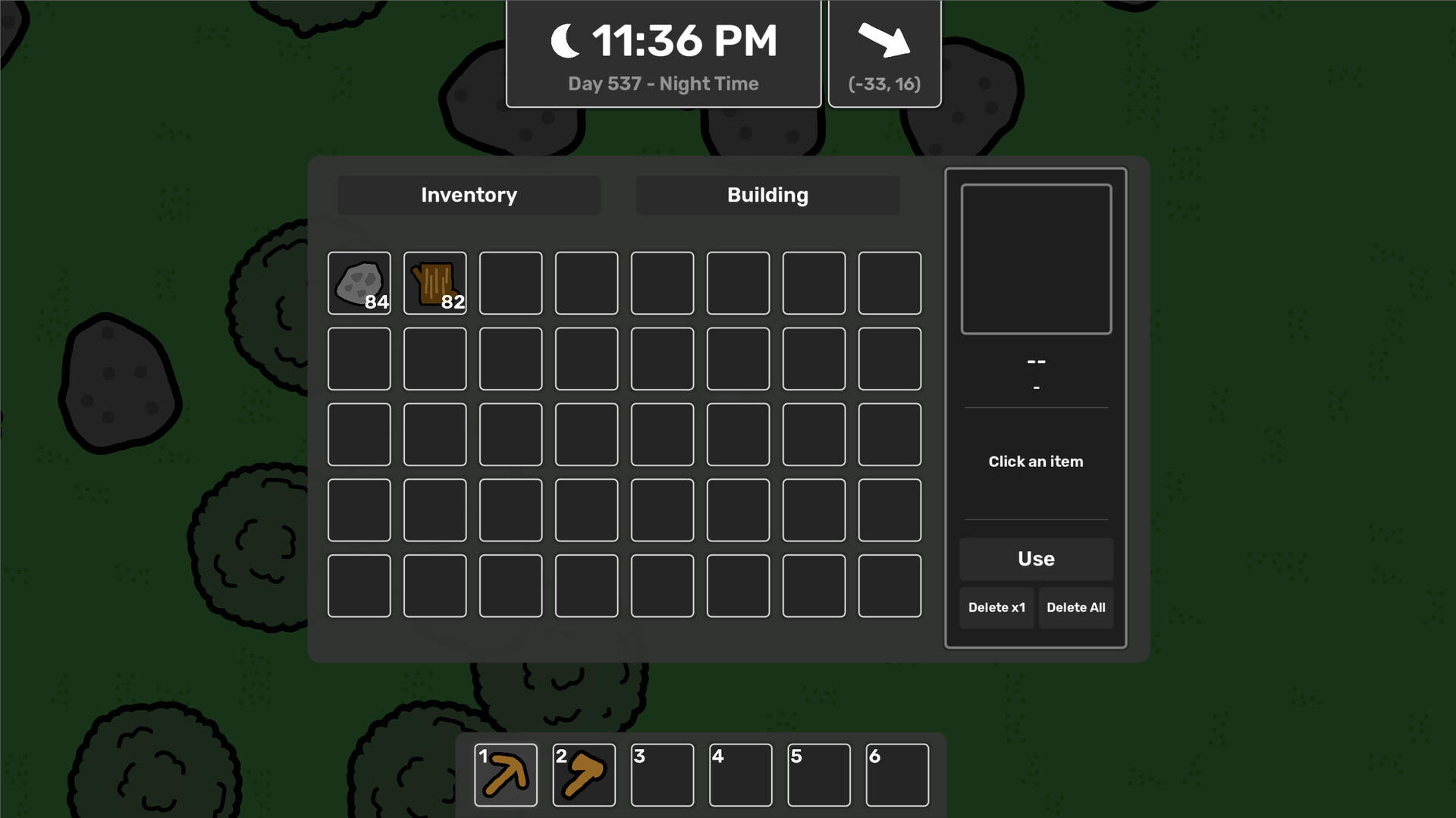This screenshot has height=818, width=1456.
Task: Click the last slot in the top inventory row
Action: (x=890, y=284)
